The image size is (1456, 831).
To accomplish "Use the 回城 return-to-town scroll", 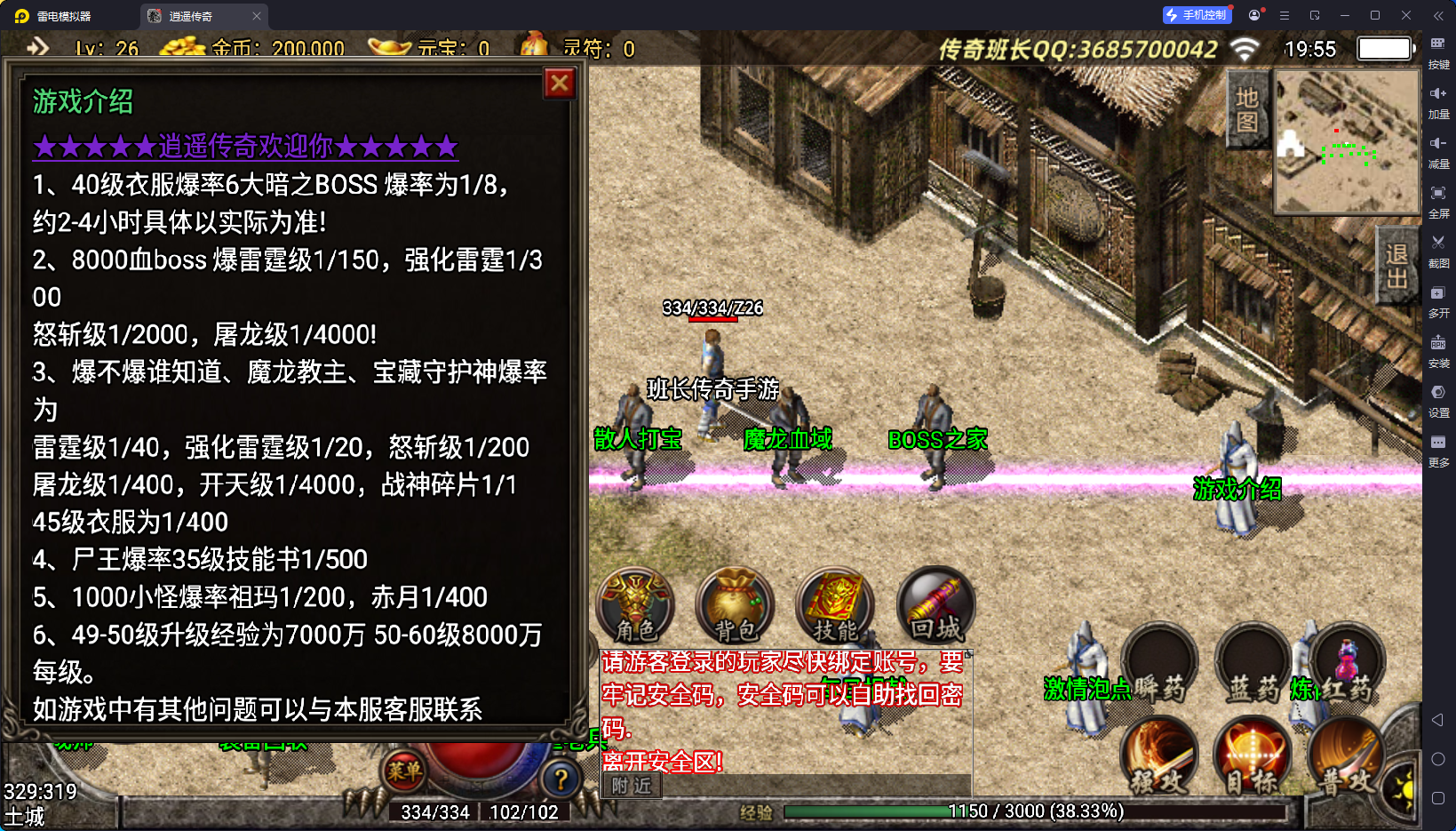I will tap(935, 606).
